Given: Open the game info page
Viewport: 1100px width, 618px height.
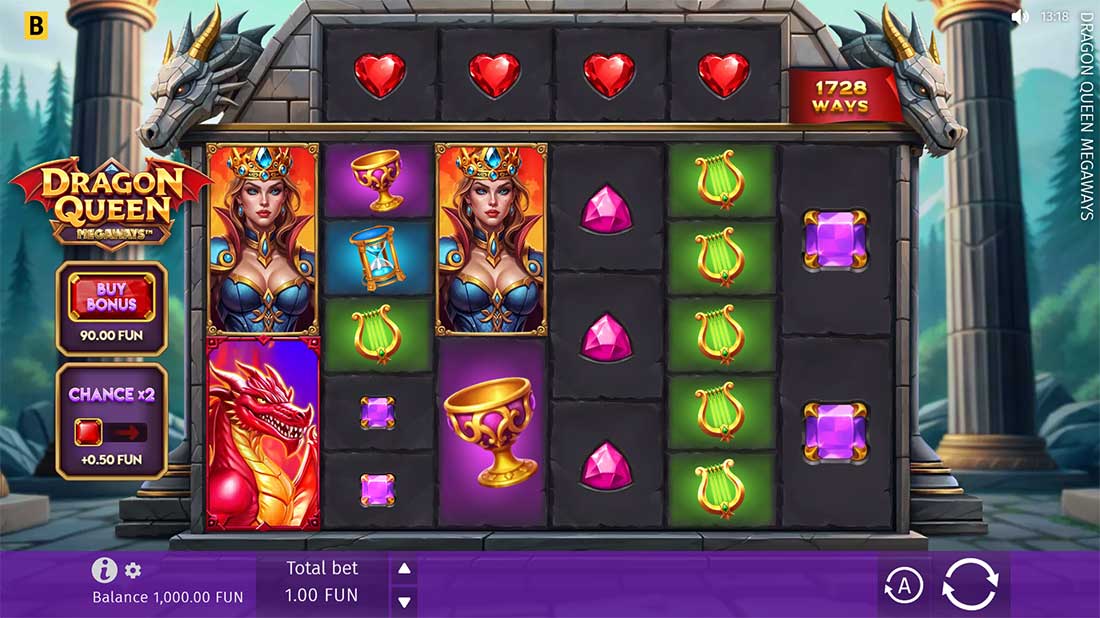Looking at the screenshot, I should [x=104, y=570].
